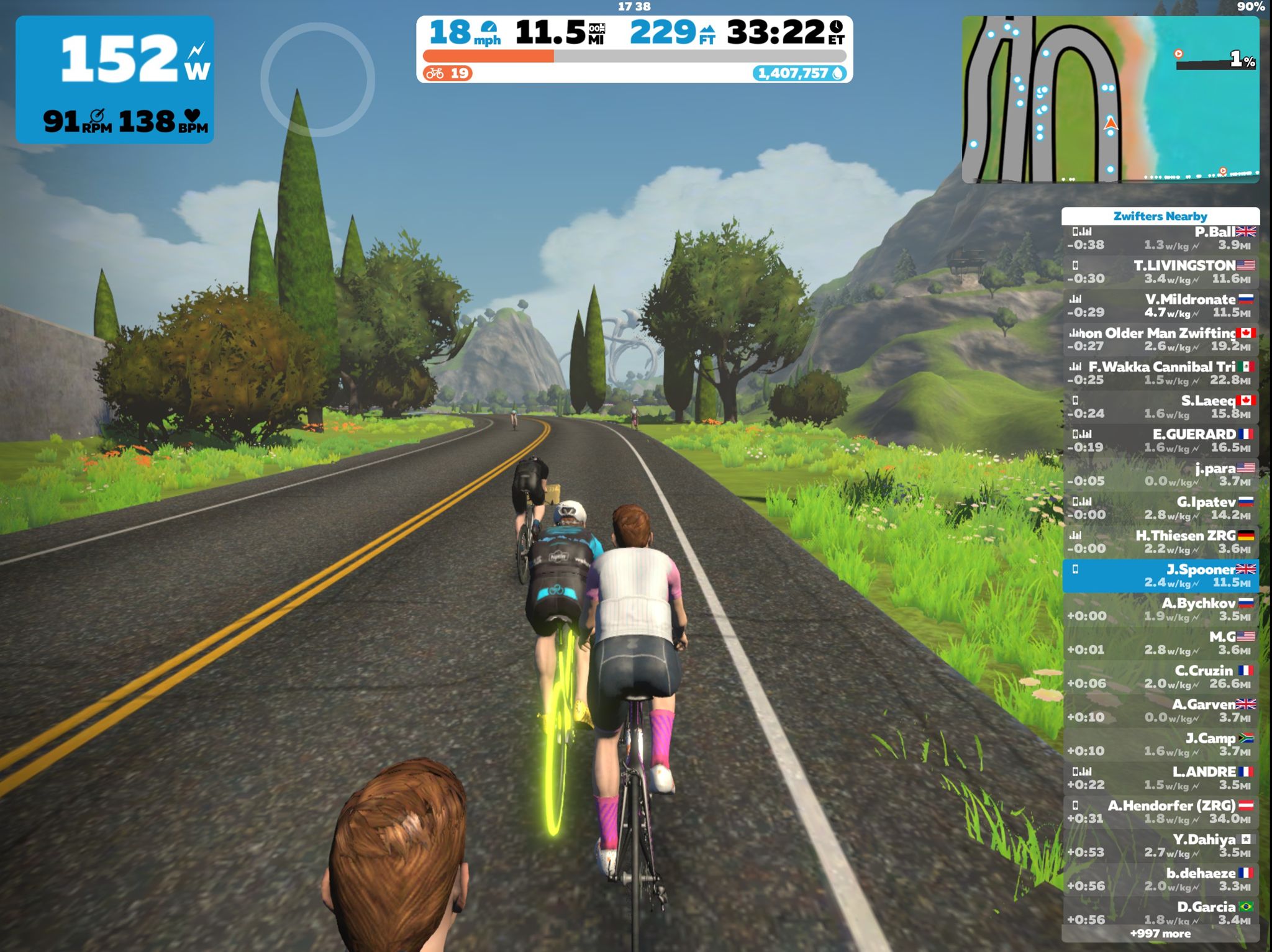Screen dimensions: 1272x952
Task: Choose L.ANDRE from nearby riders
Action: click(1160, 778)
